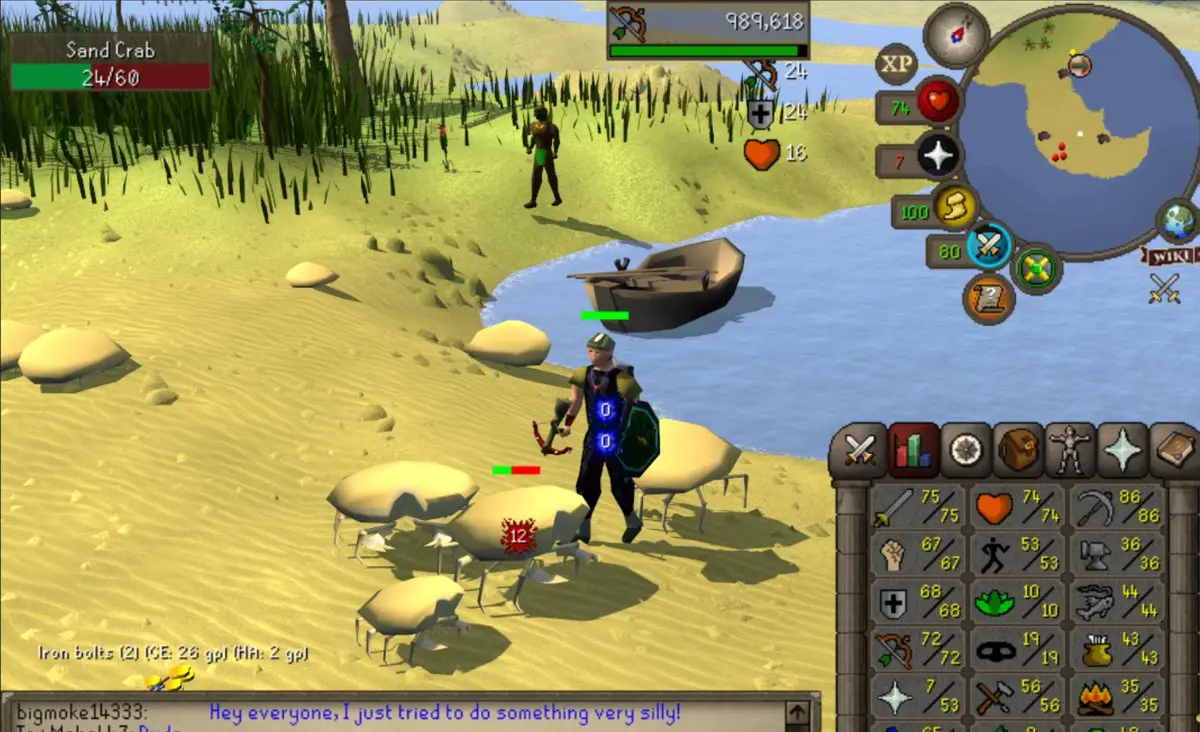
Task: Open the Prayer tab
Action: [x=1122, y=451]
